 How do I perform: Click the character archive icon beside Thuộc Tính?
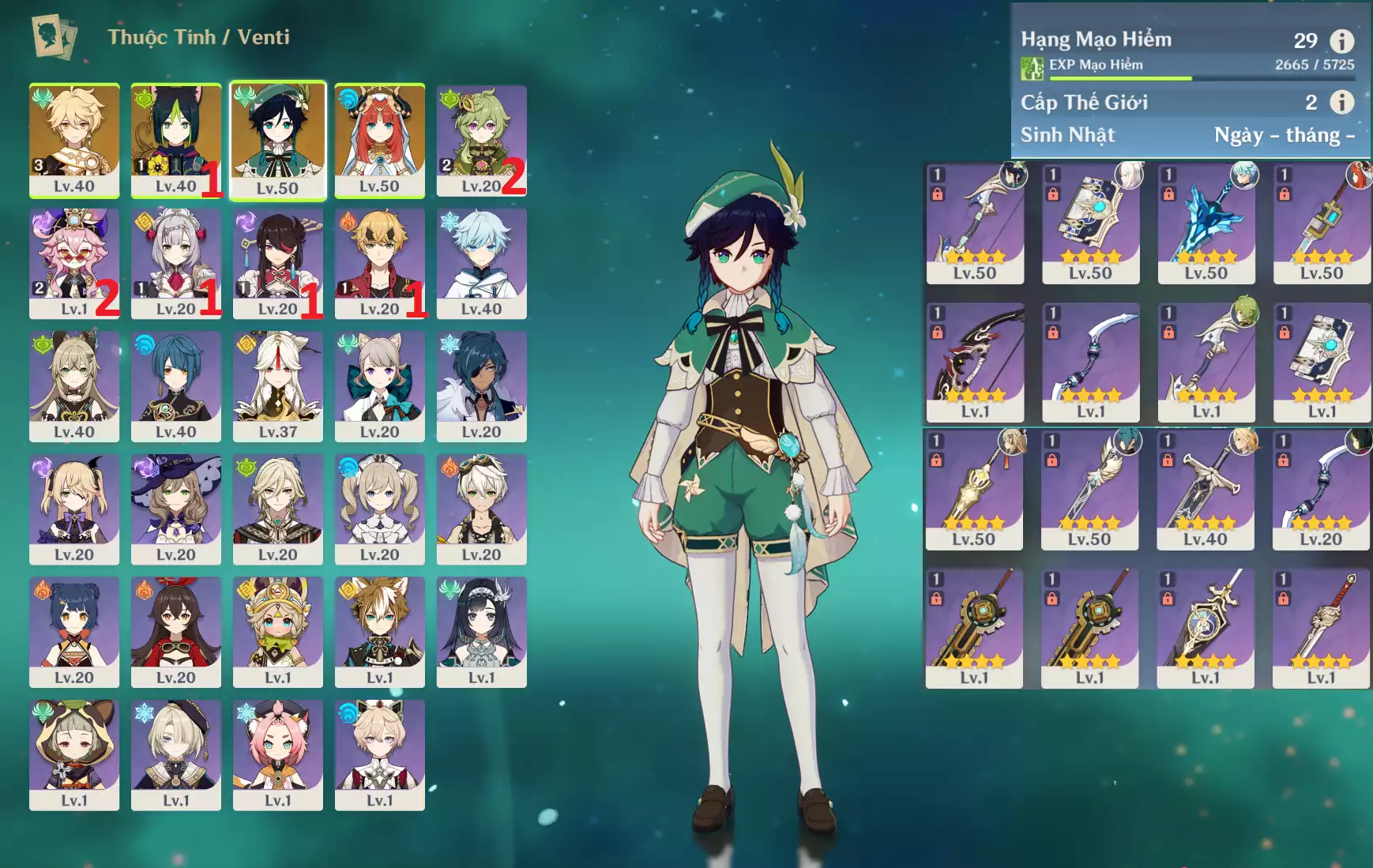click(54, 36)
